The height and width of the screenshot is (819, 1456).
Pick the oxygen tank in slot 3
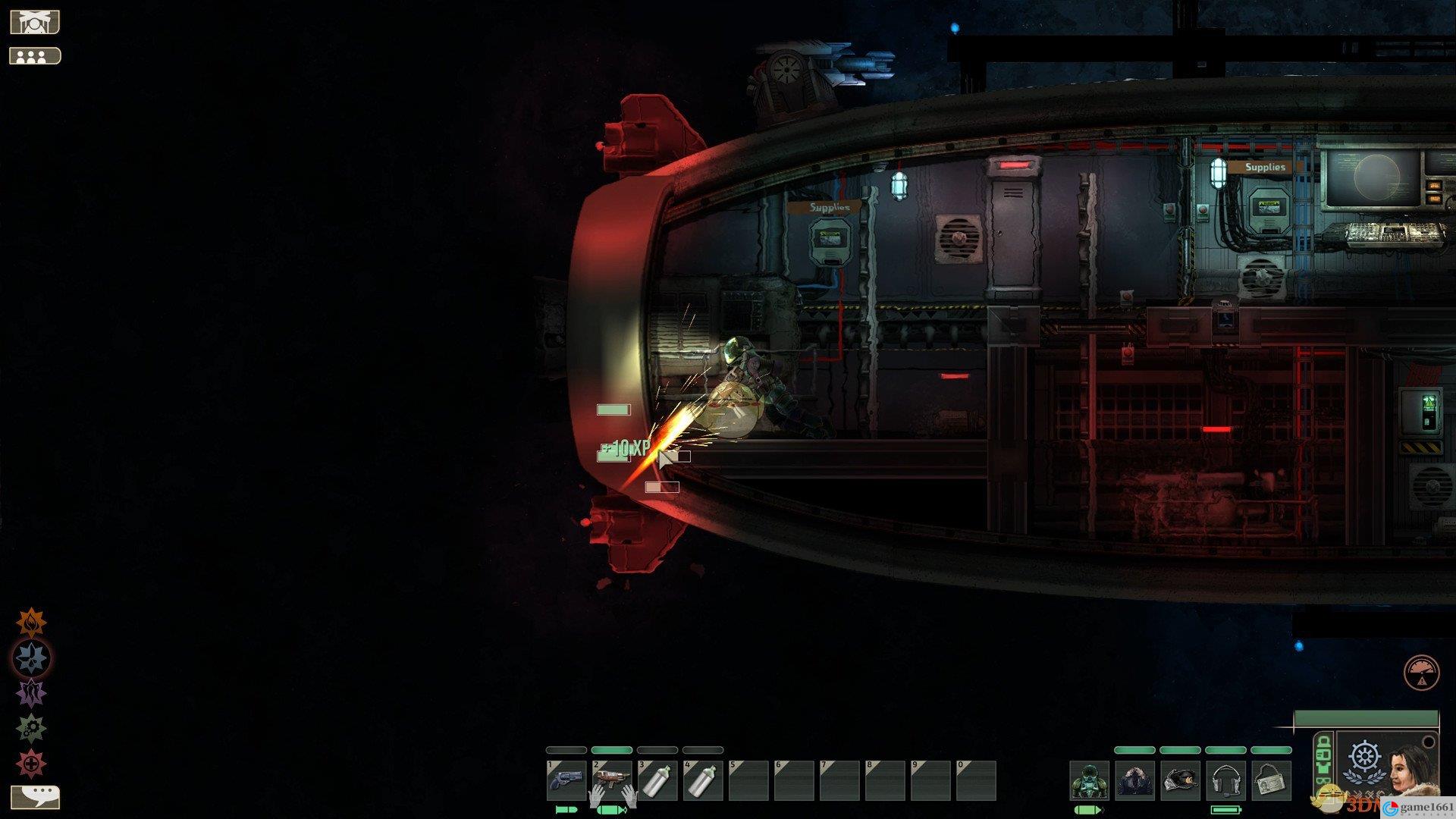pyautogui.click(x=657, y=781)
